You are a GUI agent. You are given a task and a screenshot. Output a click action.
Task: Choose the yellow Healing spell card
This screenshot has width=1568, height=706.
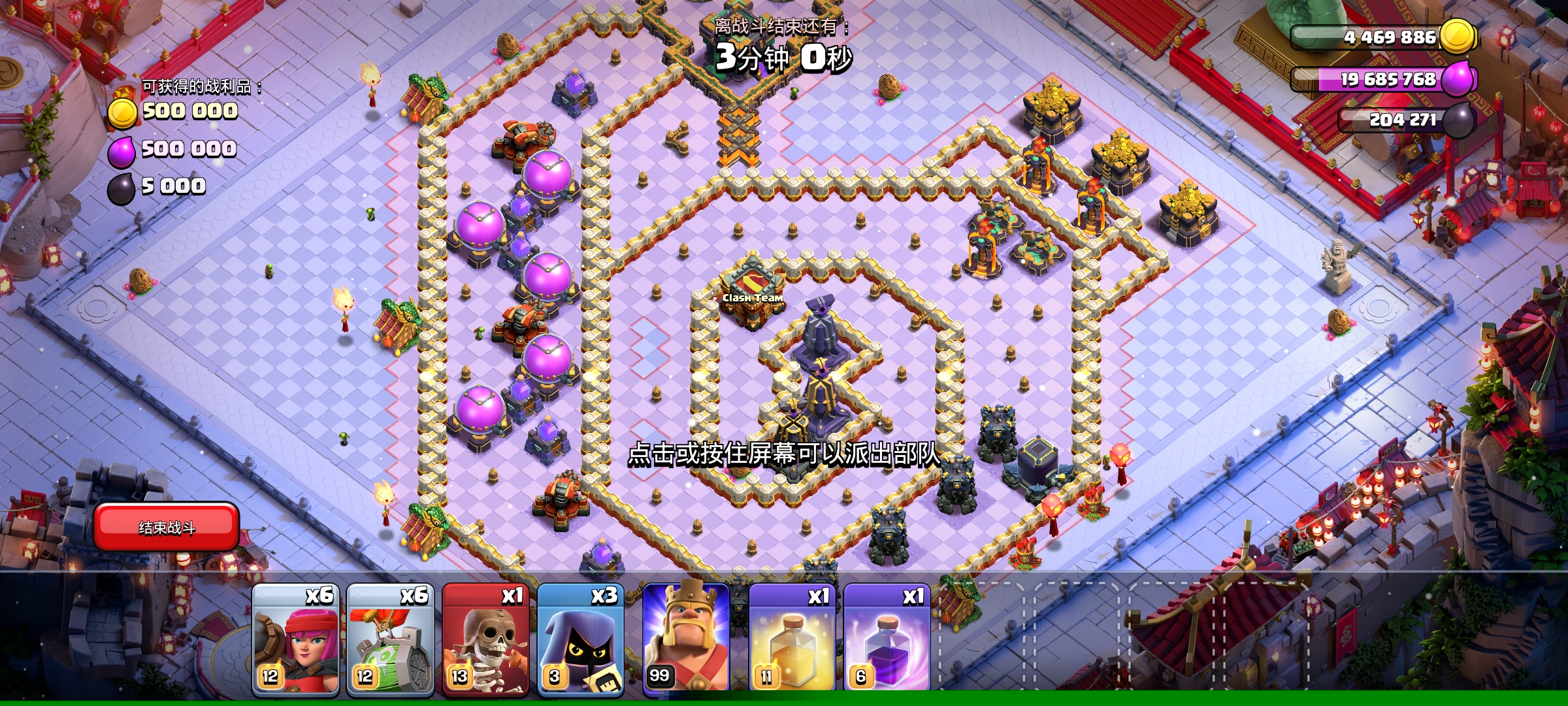coord(792,637)
